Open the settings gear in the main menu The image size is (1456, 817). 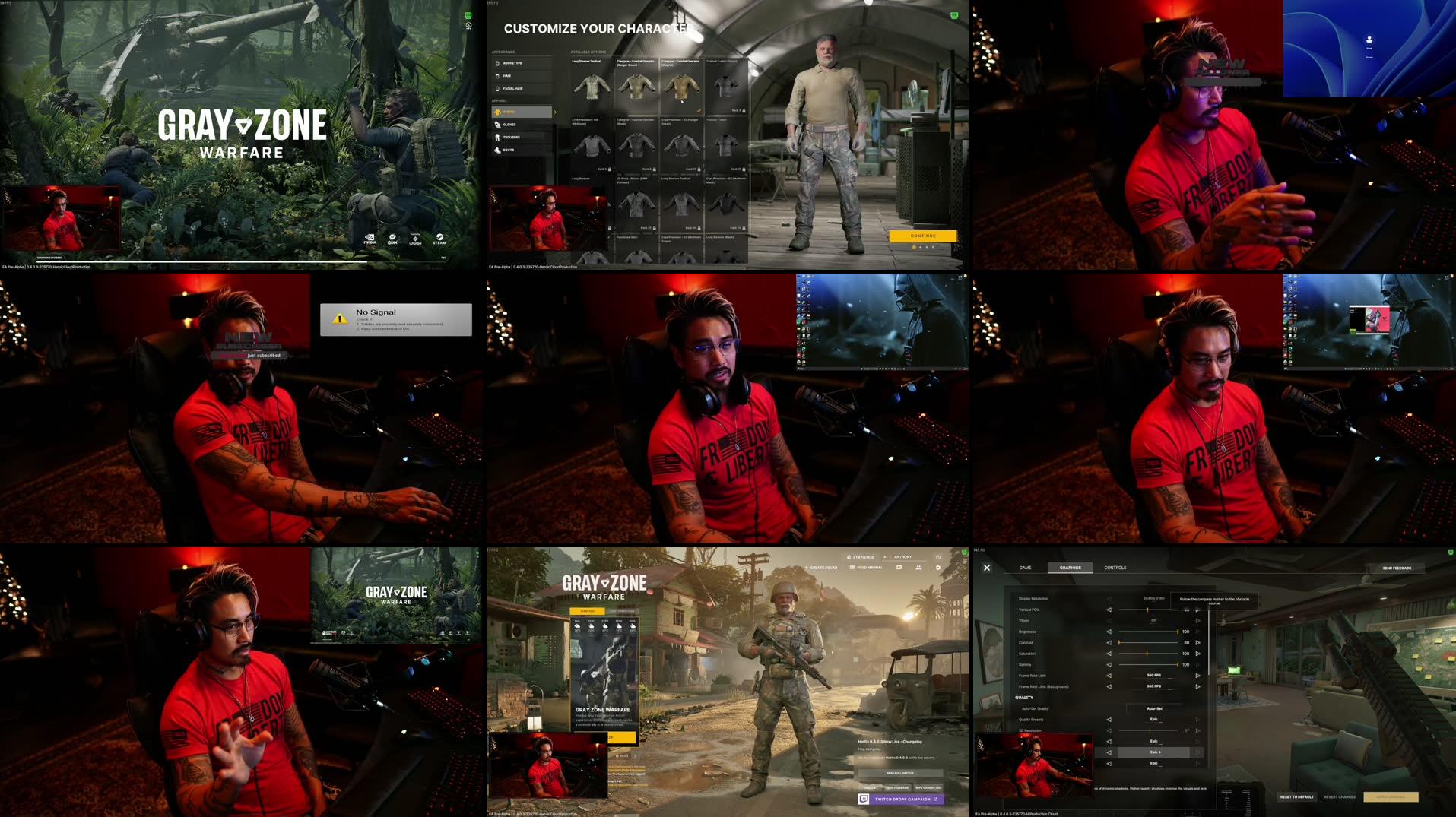937,568
